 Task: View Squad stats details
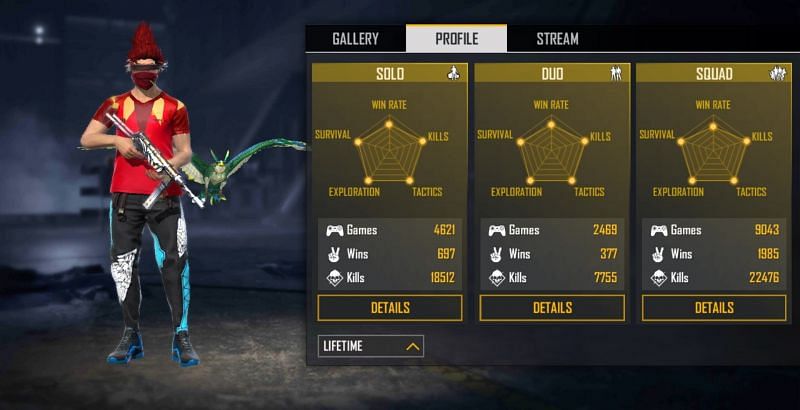coord(714,308)
